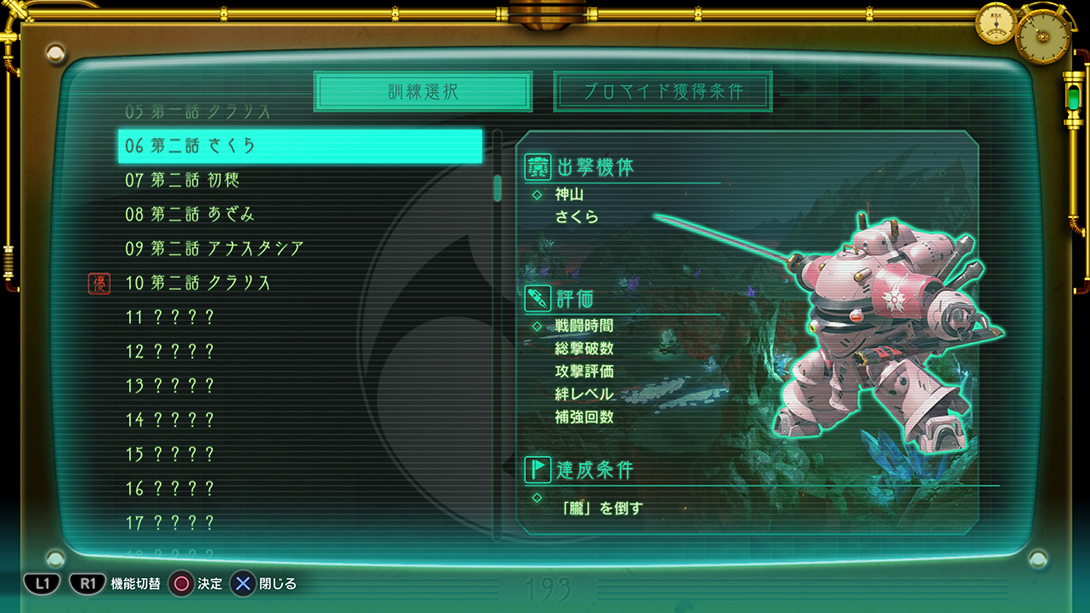This screenshot has width=1090, height=613.
Task: Select the locked entry numbered 16
Action: pos(299,488)
